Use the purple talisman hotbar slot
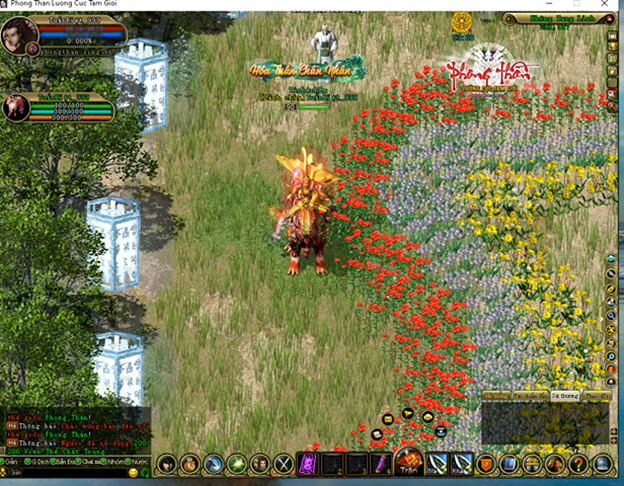 [308, 464]
